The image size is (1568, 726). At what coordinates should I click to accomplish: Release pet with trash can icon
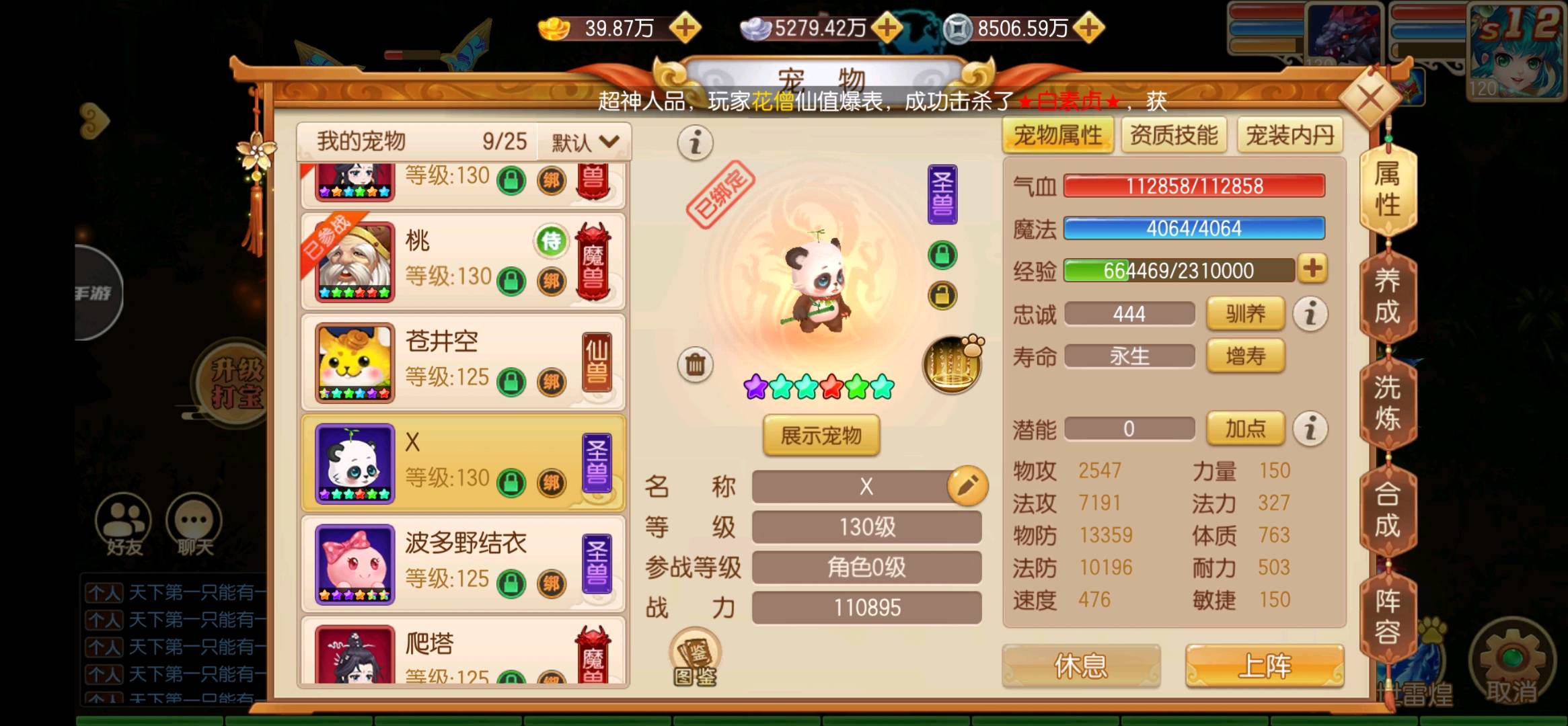pyautogui.click(x=695, y=365)
